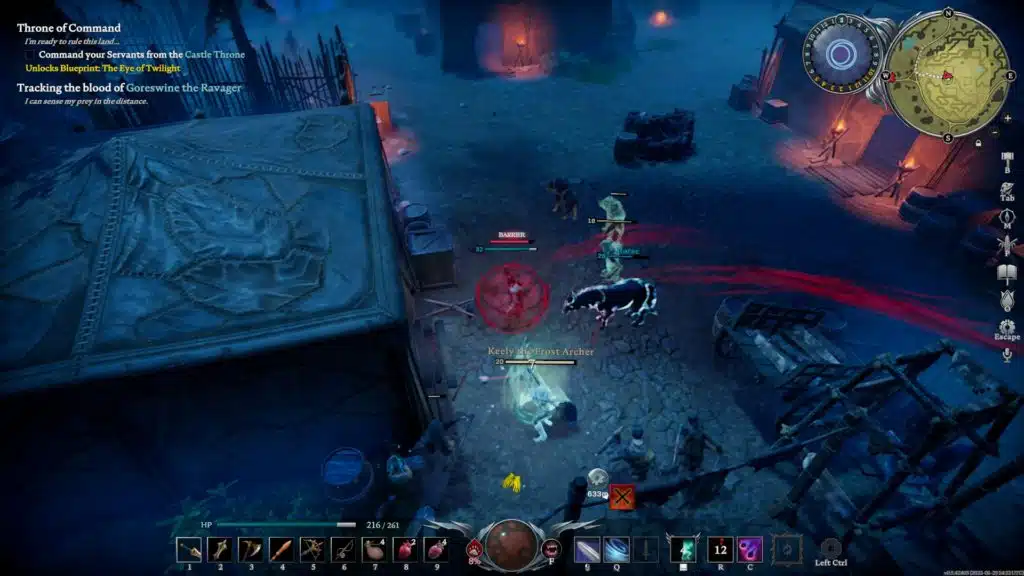This screenshot has width=1024, height=576.
Task: Activate the teal dash ability icon
Action: point(685,548)
